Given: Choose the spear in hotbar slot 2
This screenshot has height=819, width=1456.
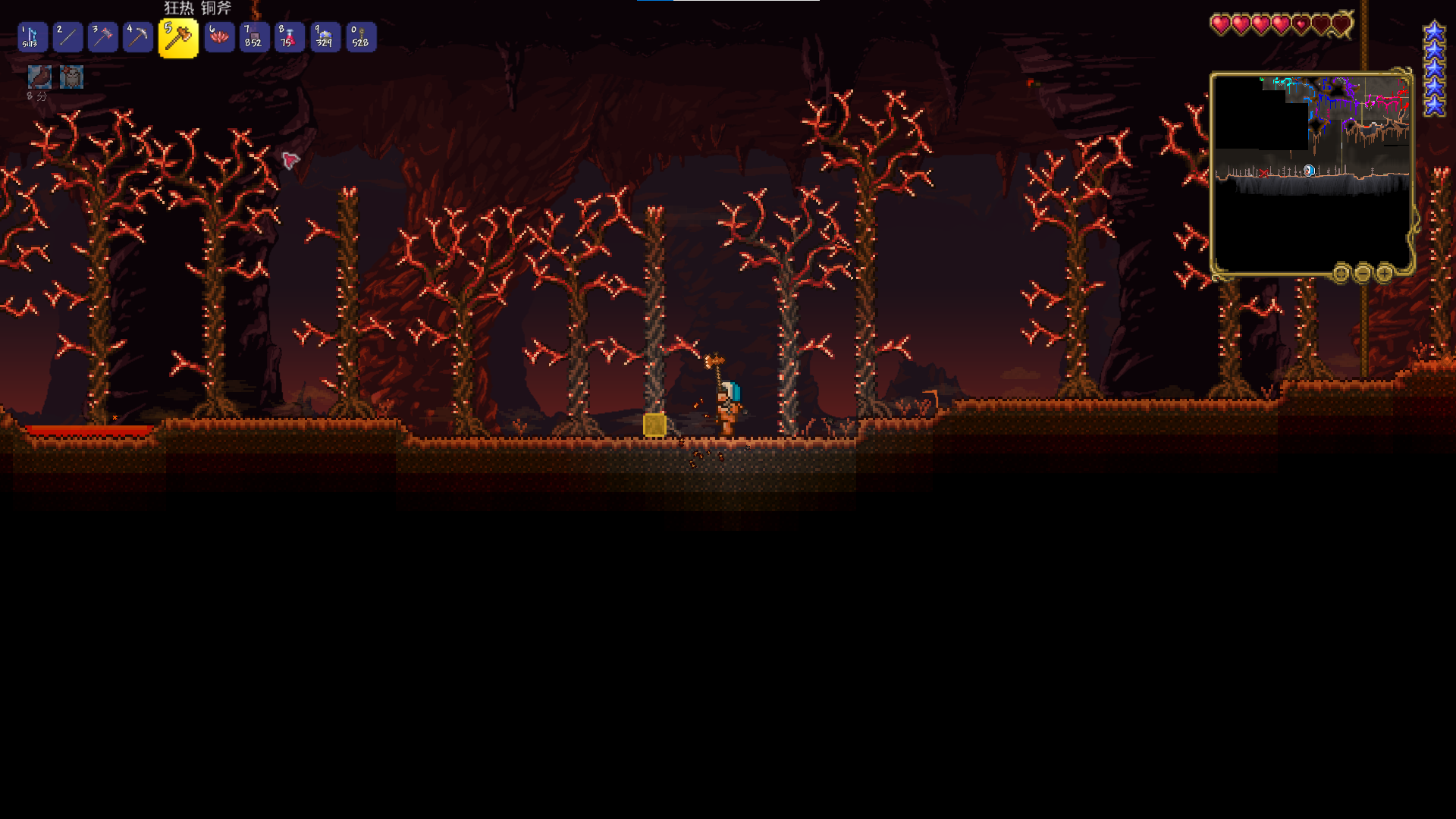Looking at the screenshot, I should point(67,37).
